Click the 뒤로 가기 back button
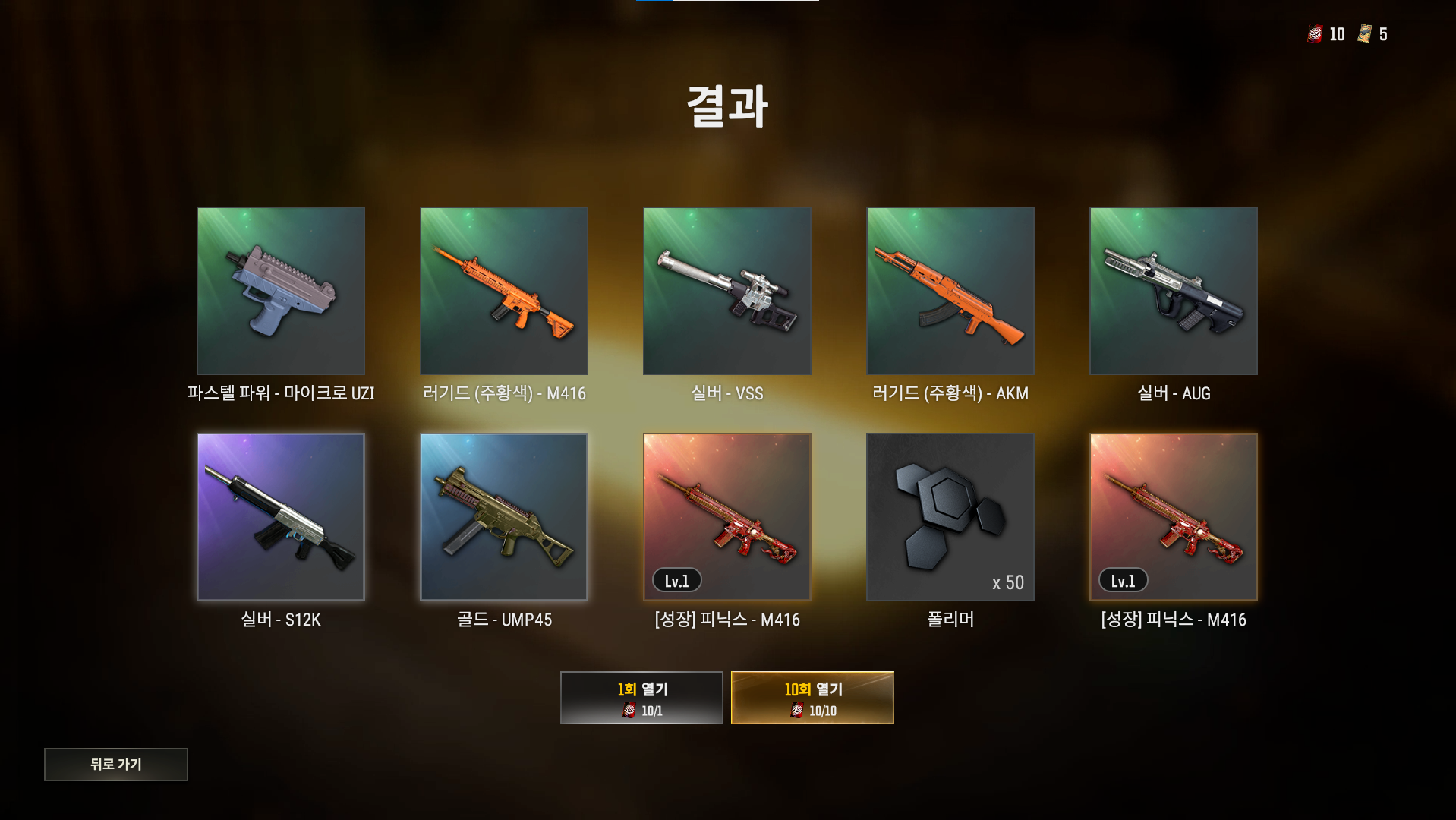1456x820 pixels. click(x=115, y=764)
